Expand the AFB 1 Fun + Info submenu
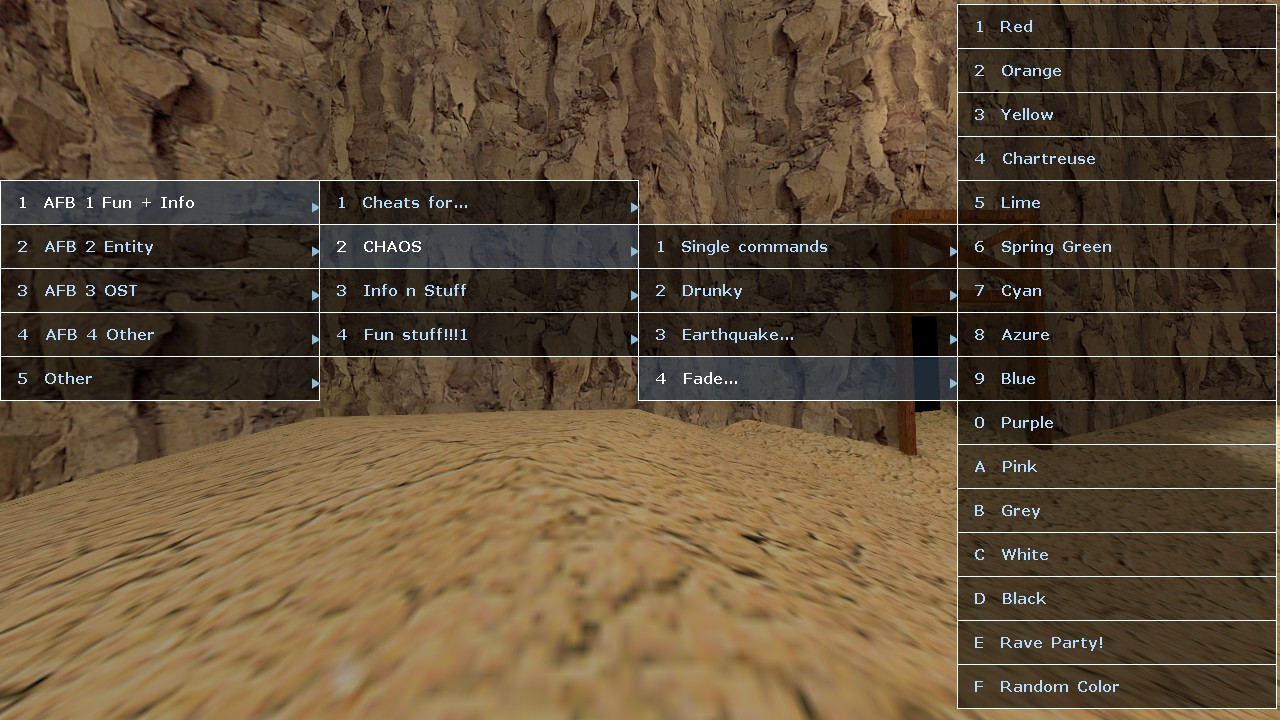Screen dimensions: 1280x720 point(160,202)
